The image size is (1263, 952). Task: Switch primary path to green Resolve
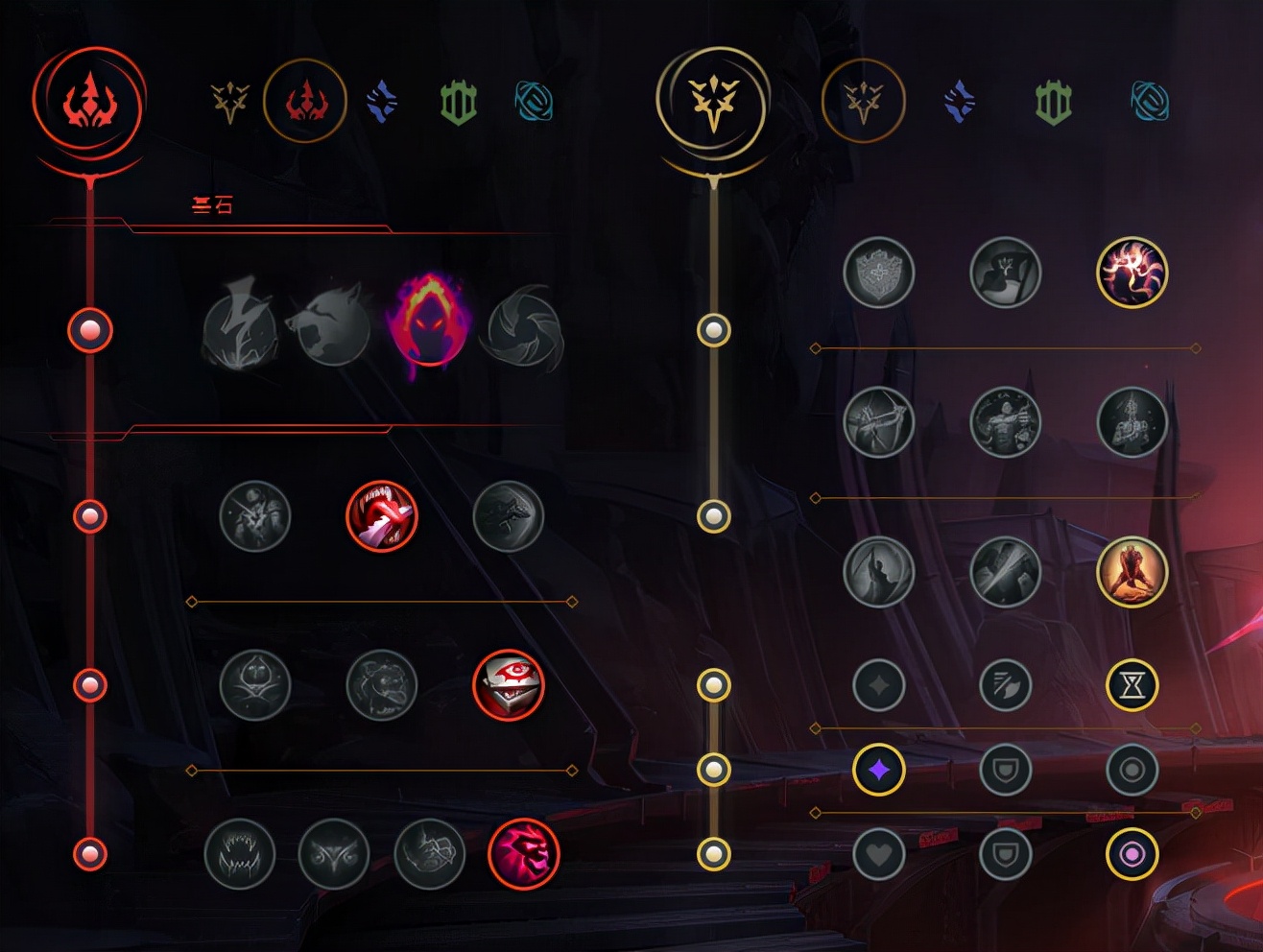click(x=459, y=102)
